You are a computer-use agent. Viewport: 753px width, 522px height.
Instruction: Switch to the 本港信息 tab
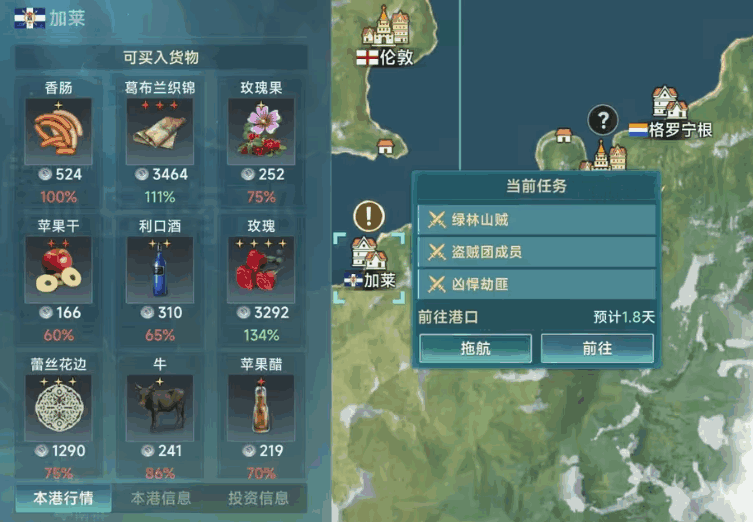click(x=160, y=497)
